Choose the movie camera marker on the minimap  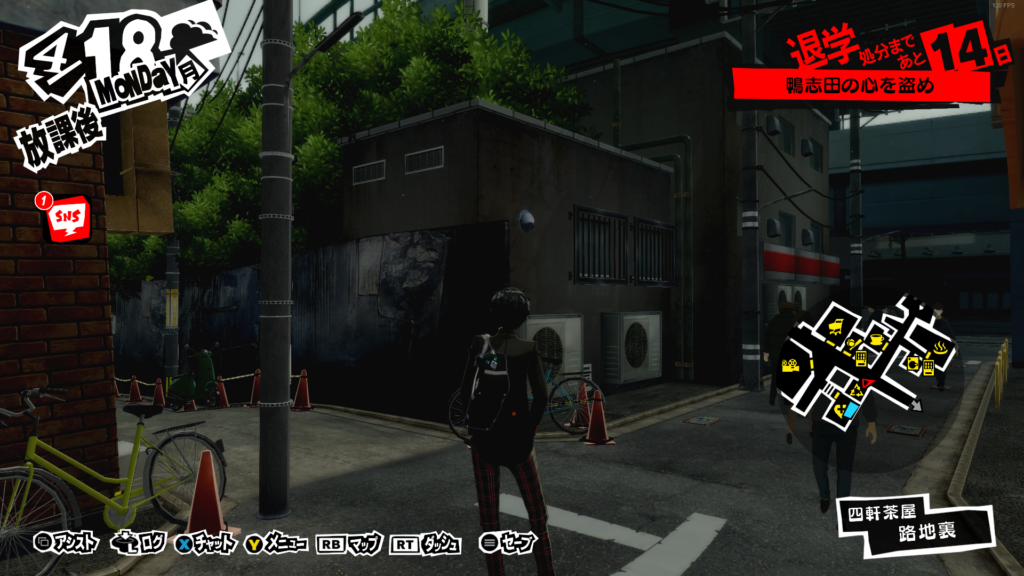790,365
